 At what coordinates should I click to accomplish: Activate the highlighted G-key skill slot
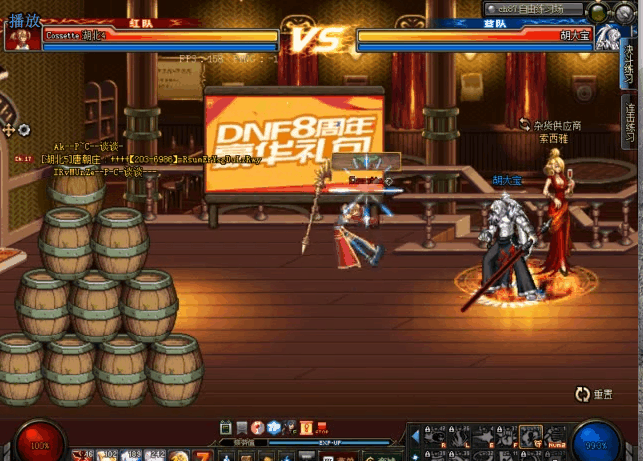[531, 436]
